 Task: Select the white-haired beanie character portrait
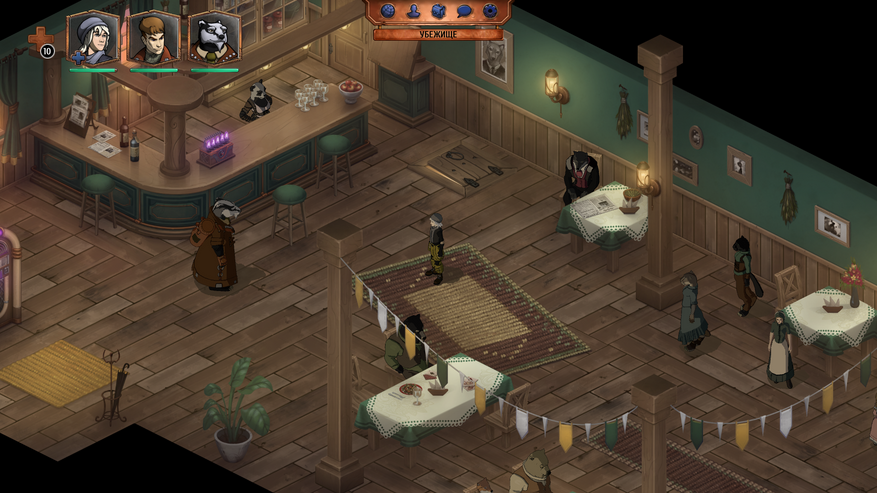[92, 38]
